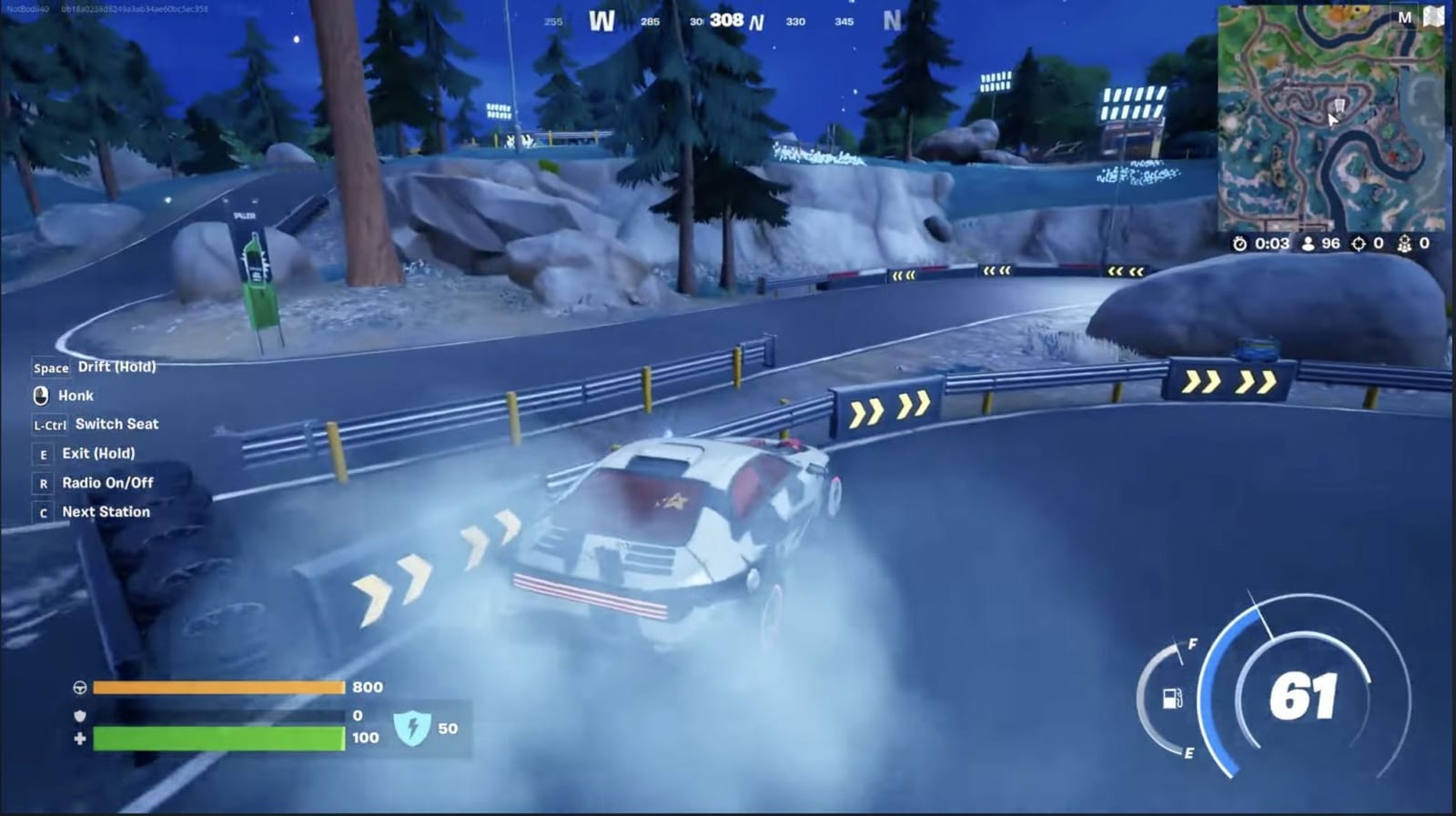The height and width of the screenshot is (816, 1456).
Task: Click the blue shield boost icon showing 50
Action: click(415, 728)
